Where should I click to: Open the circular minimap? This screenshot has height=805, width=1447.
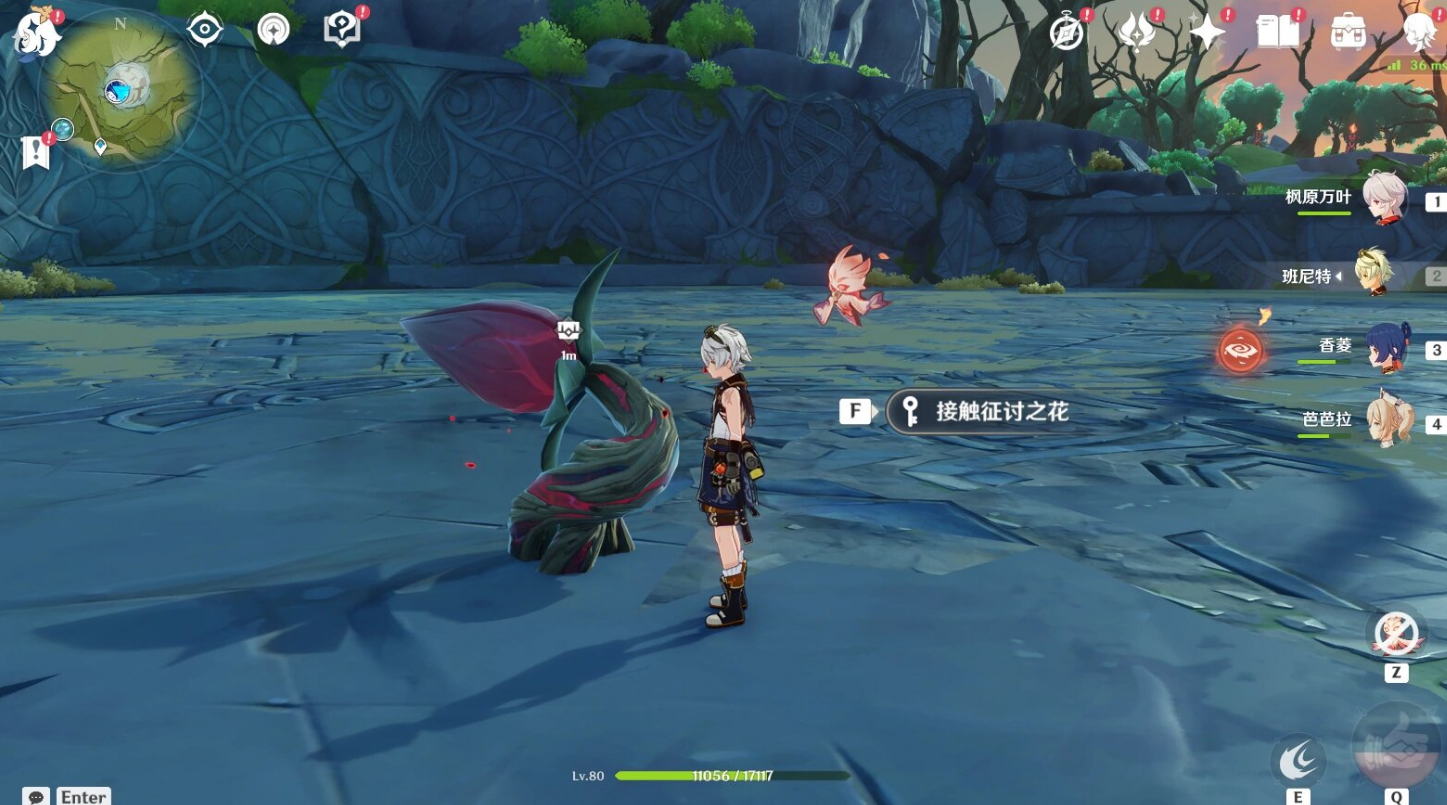[x=120, y=92]
